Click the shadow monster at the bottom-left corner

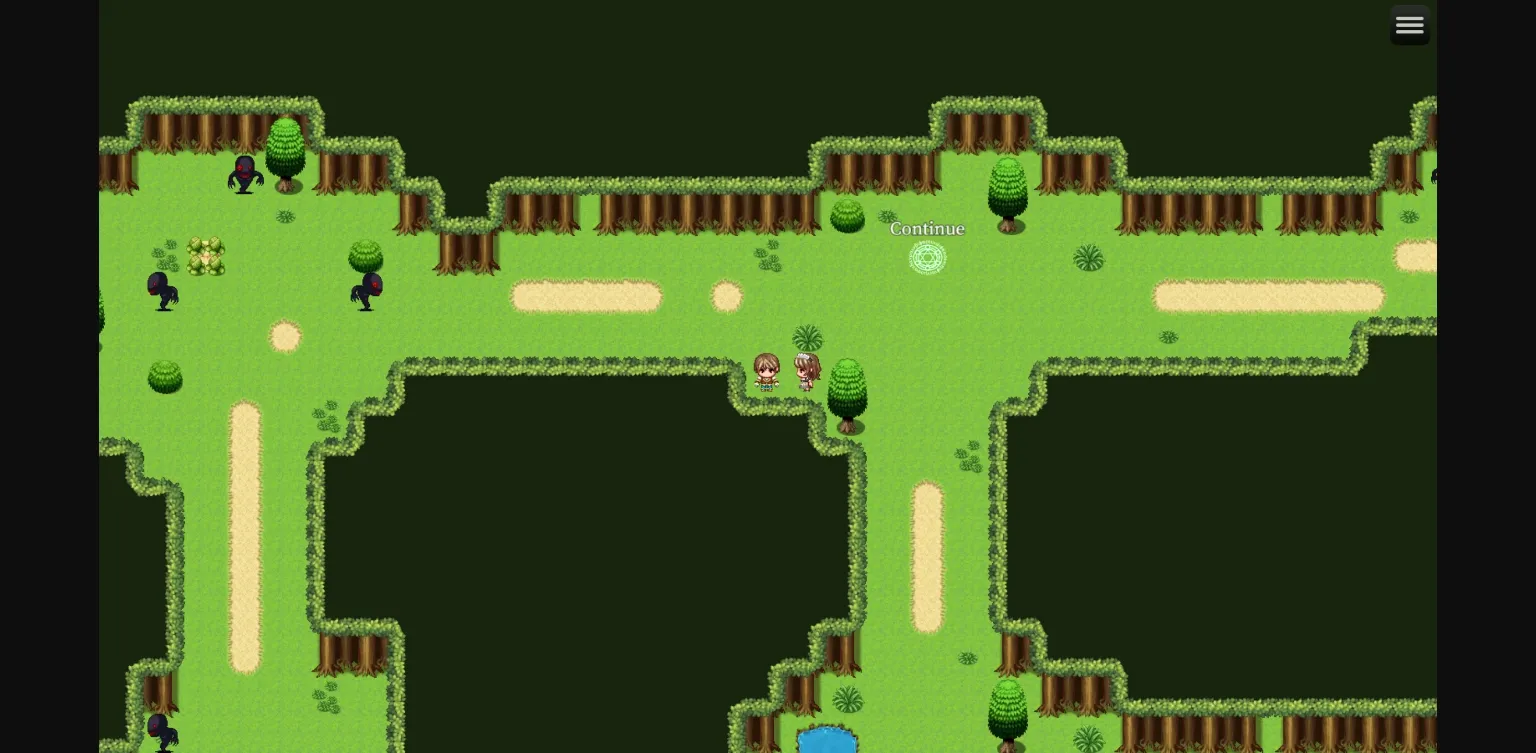coord(163,730)
